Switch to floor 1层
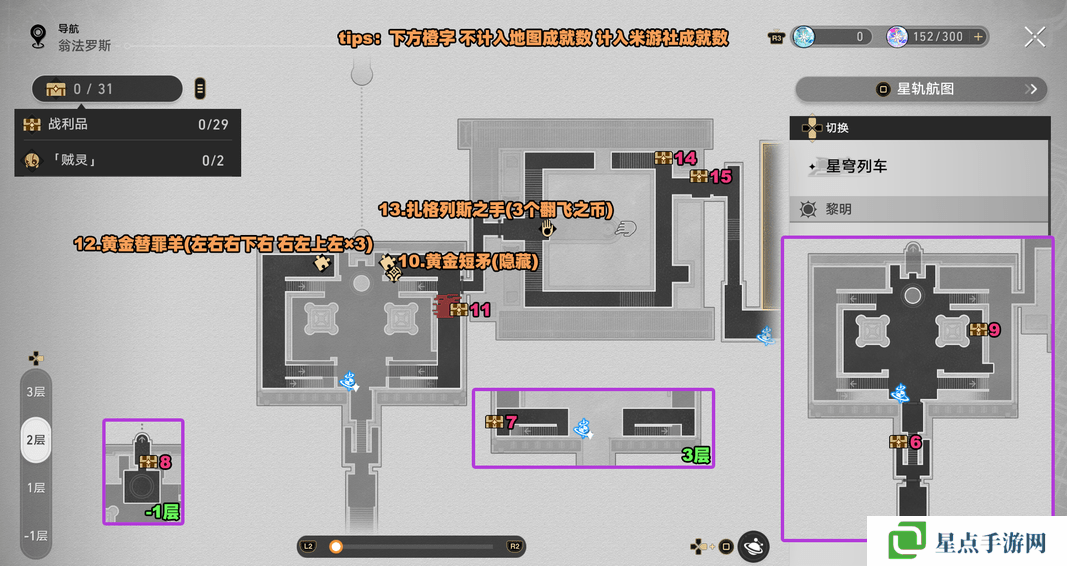The height and width of the screenshot is (566, 1067). (x=36, y=487)
